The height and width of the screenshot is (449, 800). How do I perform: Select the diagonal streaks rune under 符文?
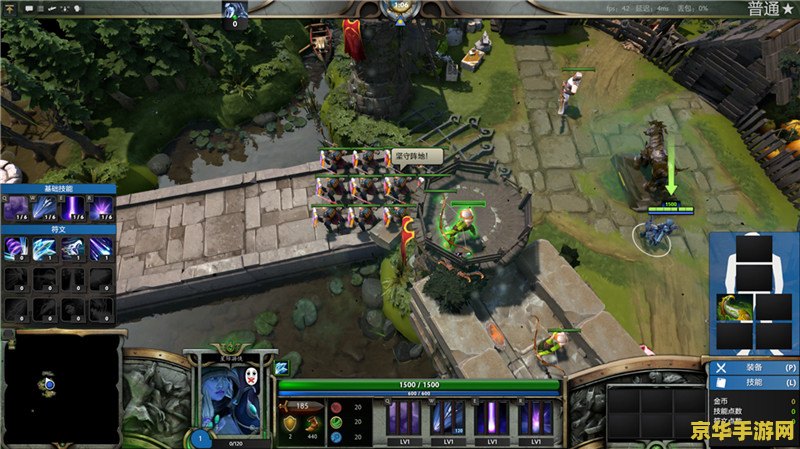101,248
